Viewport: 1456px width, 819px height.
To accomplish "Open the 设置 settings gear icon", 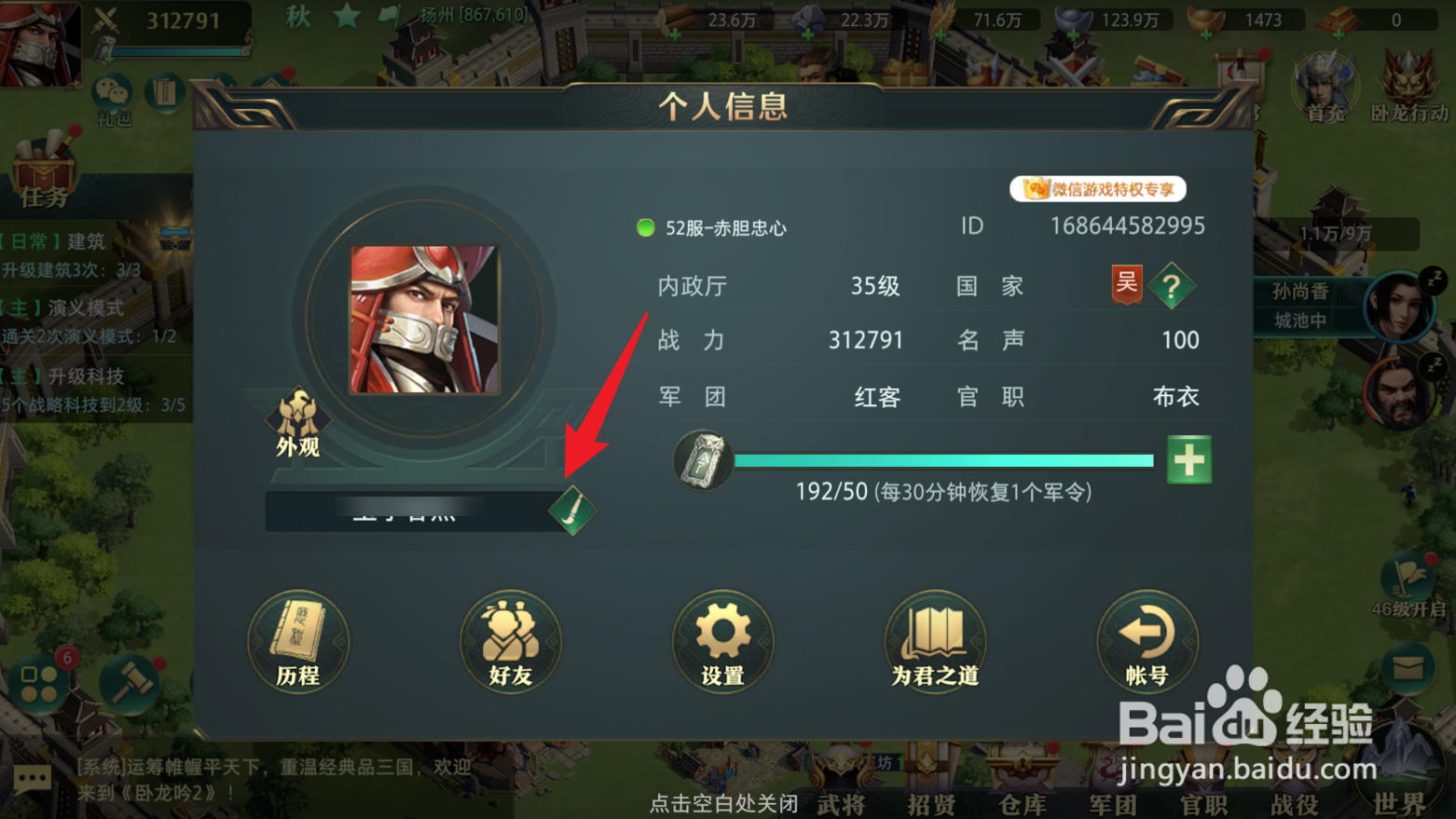I will (722, 643).
